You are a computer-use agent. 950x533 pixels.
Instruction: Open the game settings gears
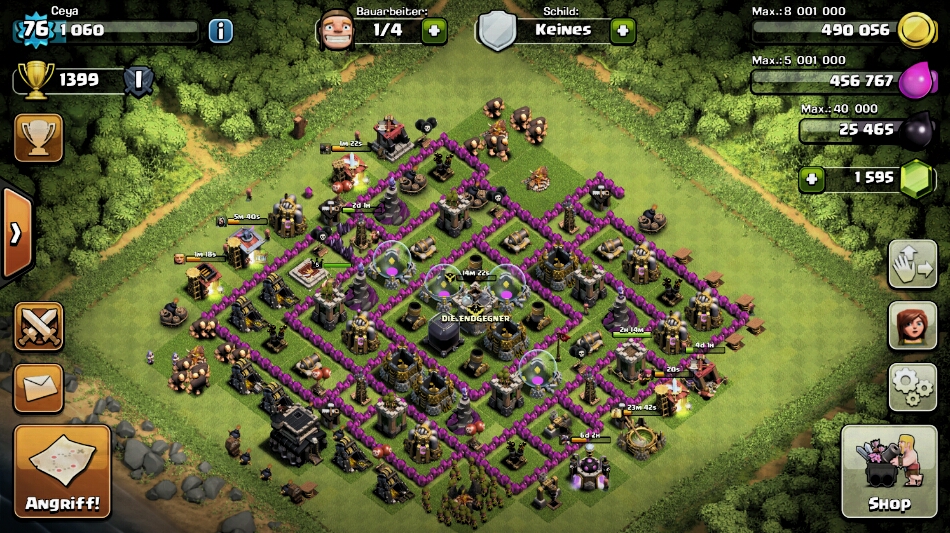pyautogui.click(x=912, y=386)
